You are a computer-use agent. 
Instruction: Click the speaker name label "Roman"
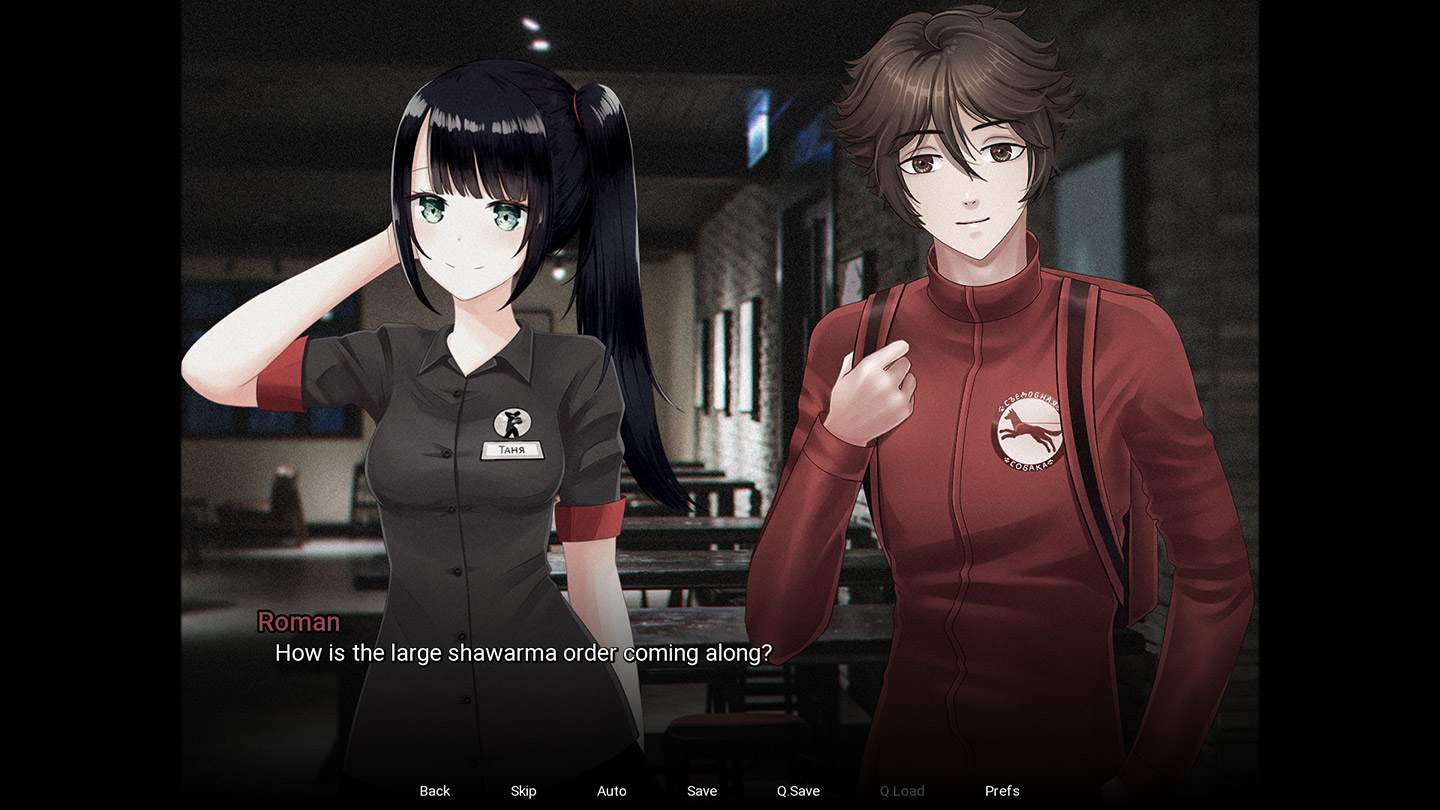click(298, 621)
